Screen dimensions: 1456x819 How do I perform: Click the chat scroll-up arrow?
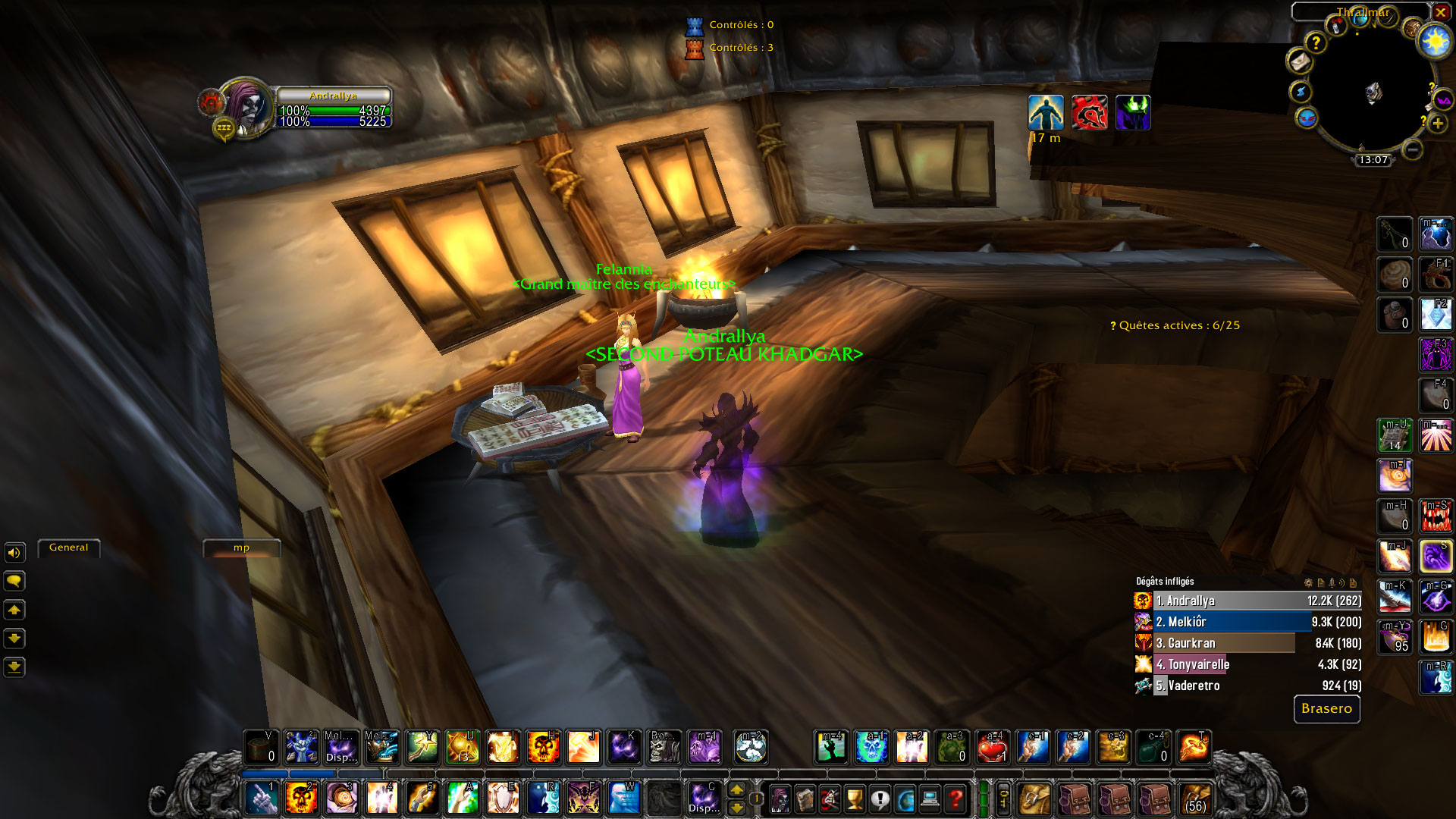13,610
